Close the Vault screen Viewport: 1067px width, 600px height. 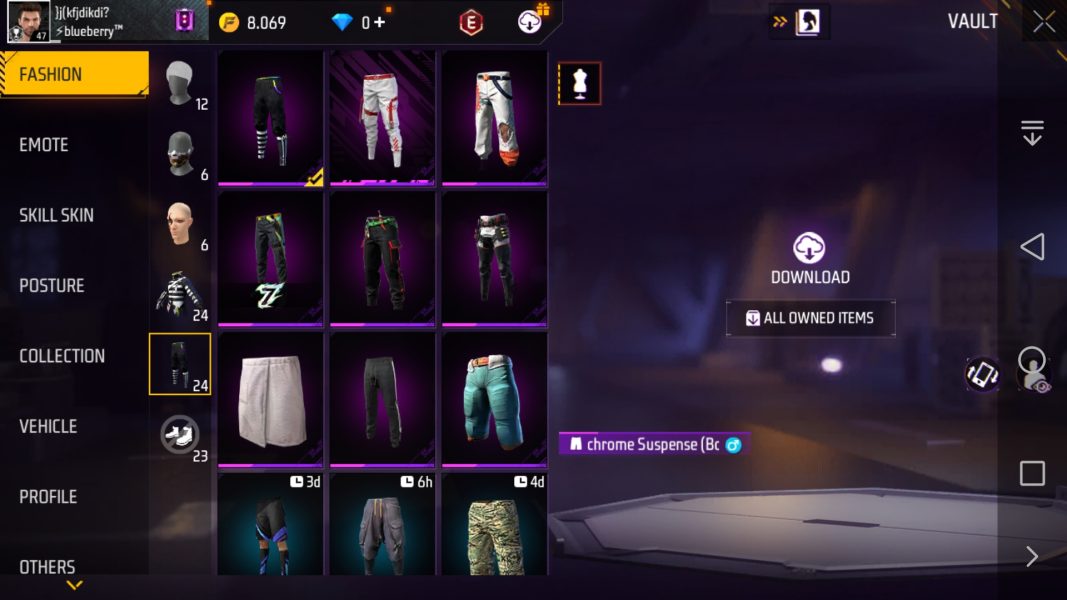[1043, 22]
